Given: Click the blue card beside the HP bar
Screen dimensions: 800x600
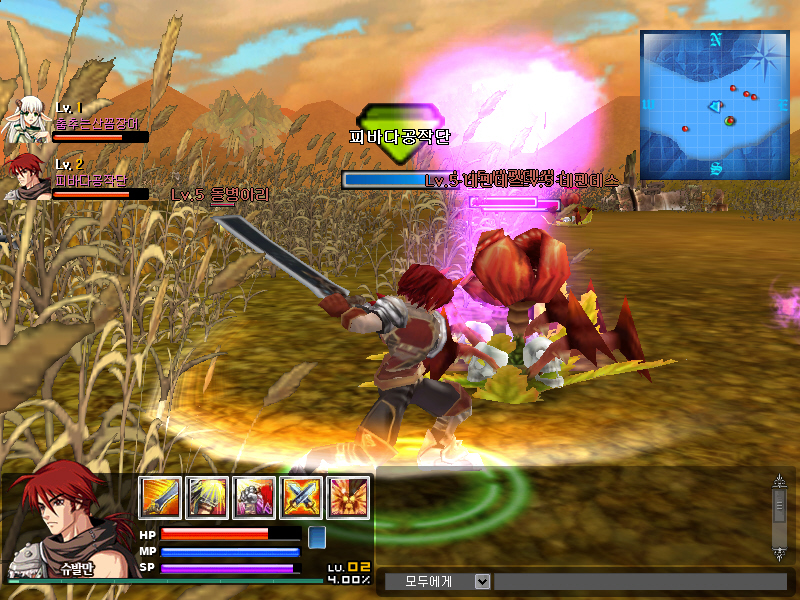Looking at the screenshot, I should pyautogui.click(x=316, y=537).
